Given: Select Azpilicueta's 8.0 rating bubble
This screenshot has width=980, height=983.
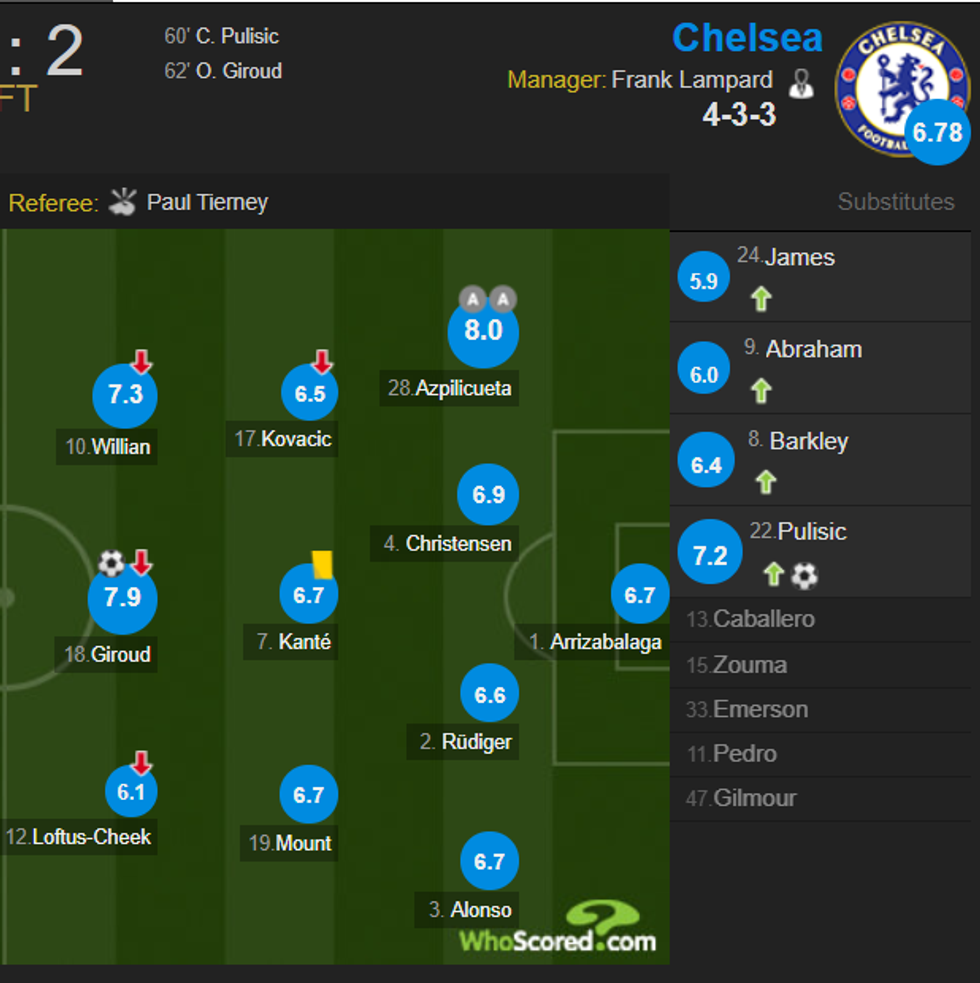Looking at the screenshot, I should (483, 330).
